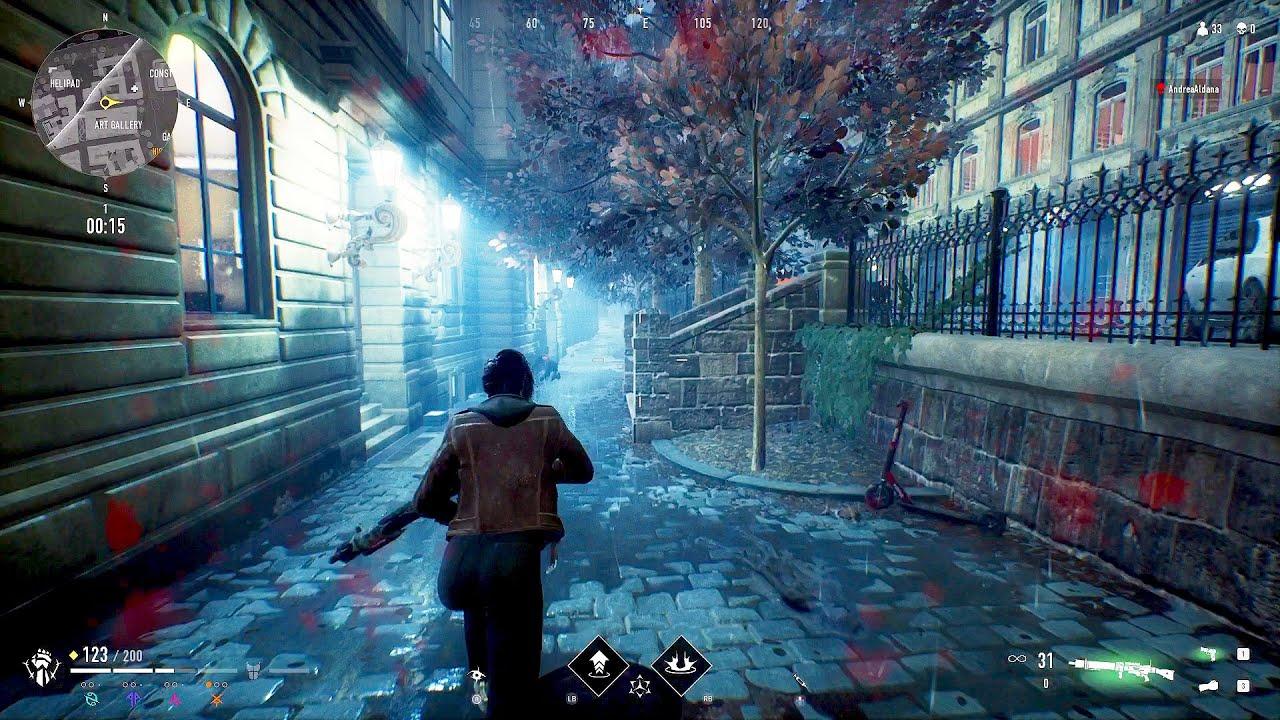
Task: Toggle the teal perk rune icon
Action: (x=92, y=698)
